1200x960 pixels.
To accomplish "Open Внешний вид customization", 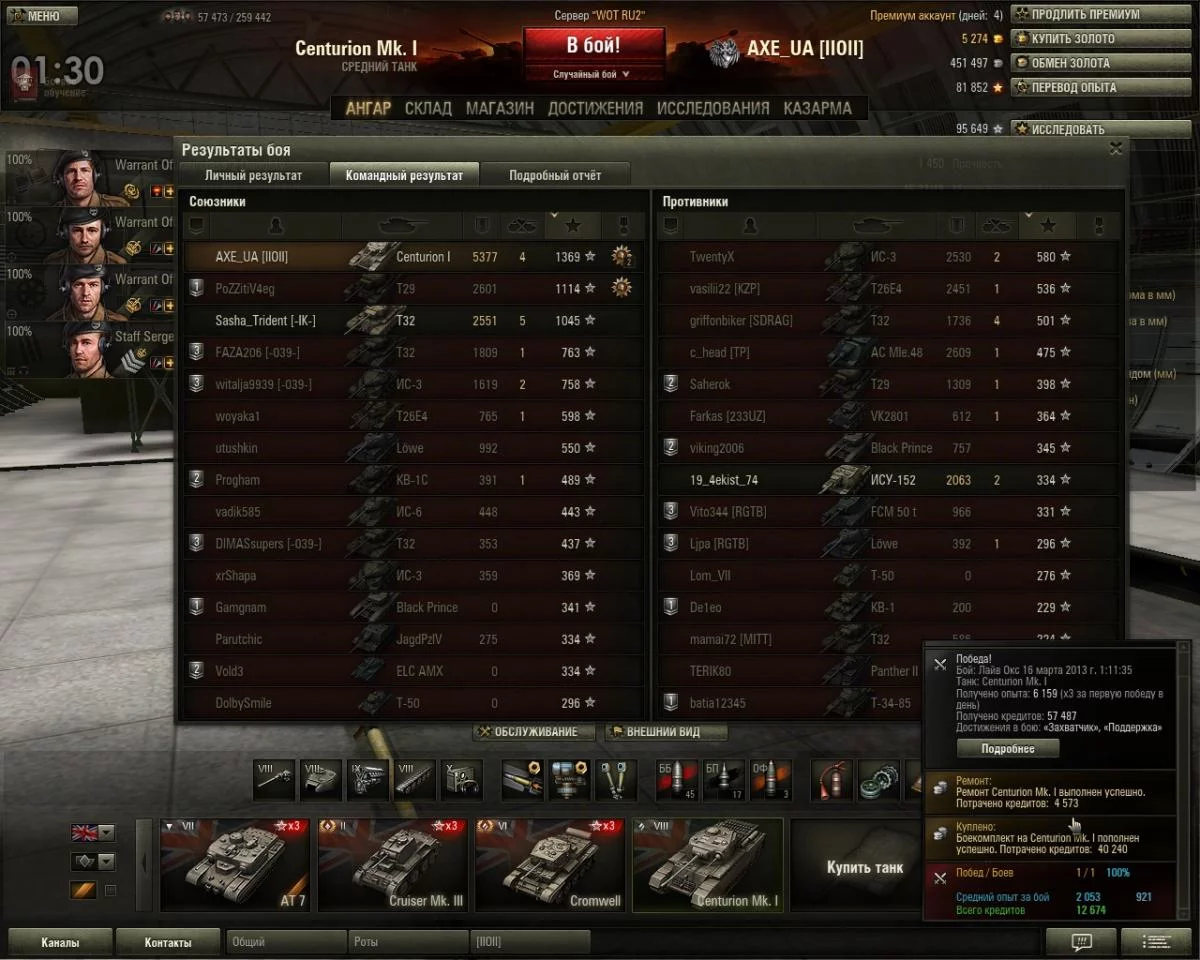I will pyautogui.click(x=663, y=732).
